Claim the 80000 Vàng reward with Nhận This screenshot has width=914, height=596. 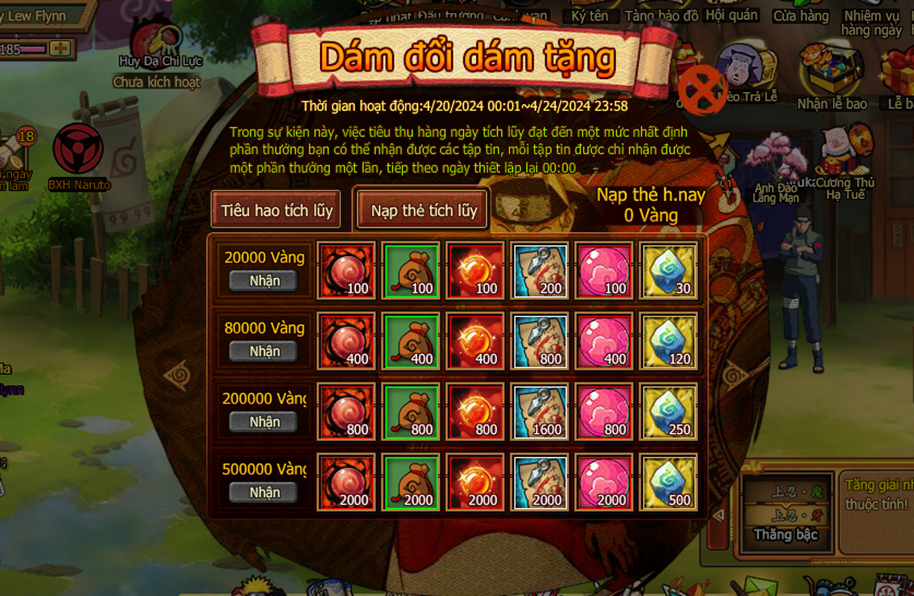click(264, 351)
